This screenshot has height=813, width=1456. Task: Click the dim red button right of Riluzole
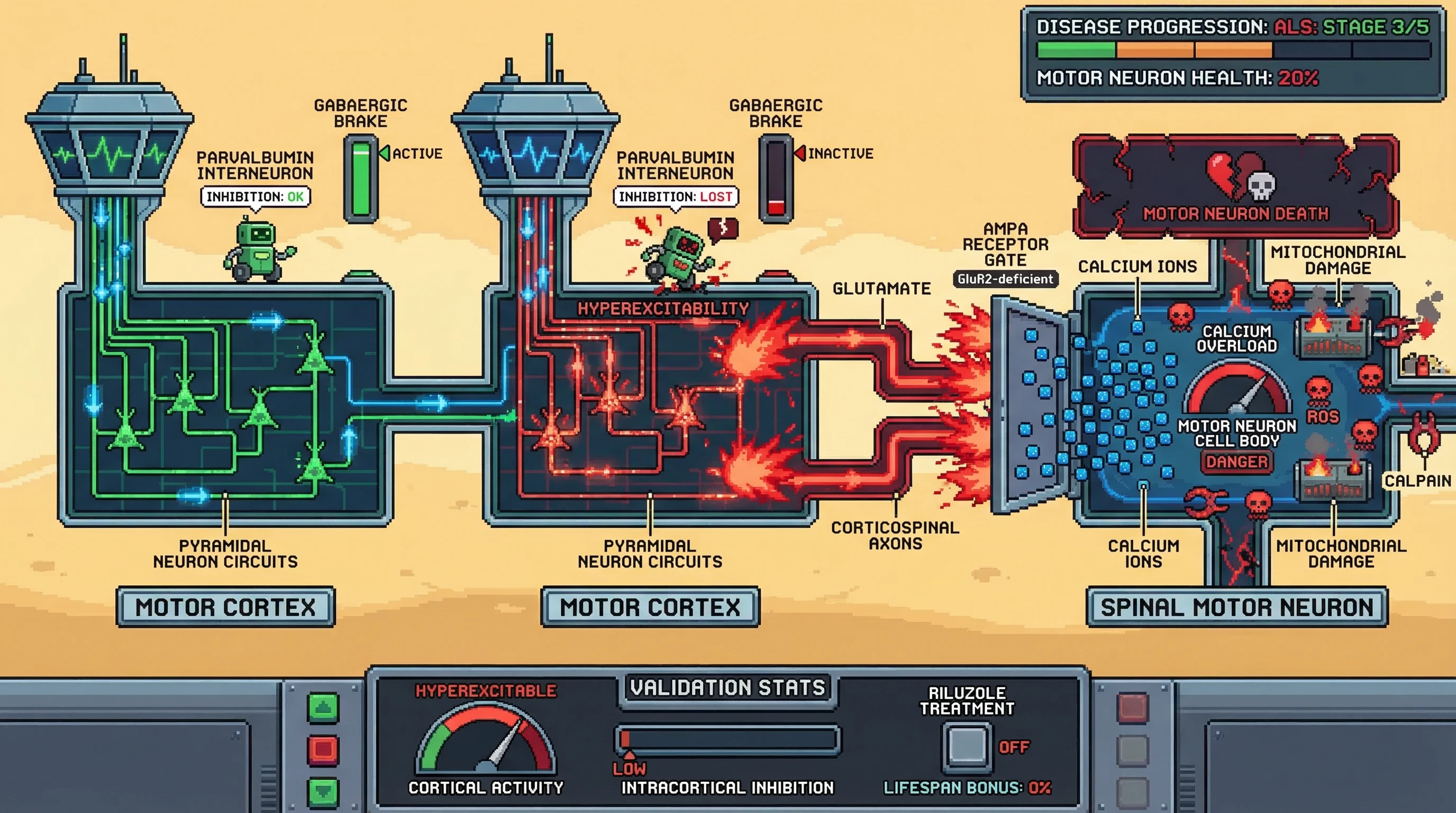click(x=1133, y=707)
